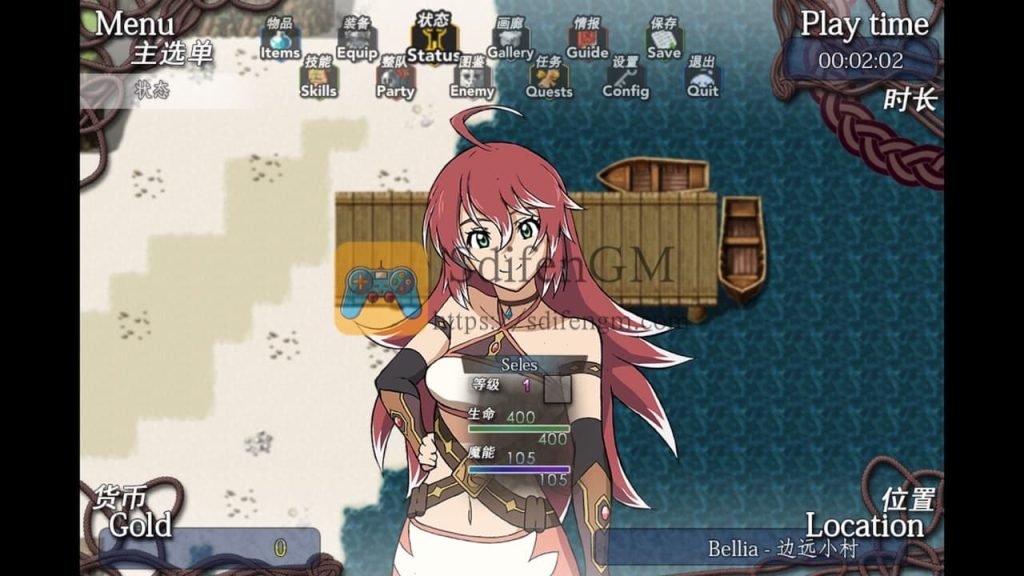Viewport: 1024px width, 576px height.
Task: Quit the game via Quit icon
Action: pos(702,81)
